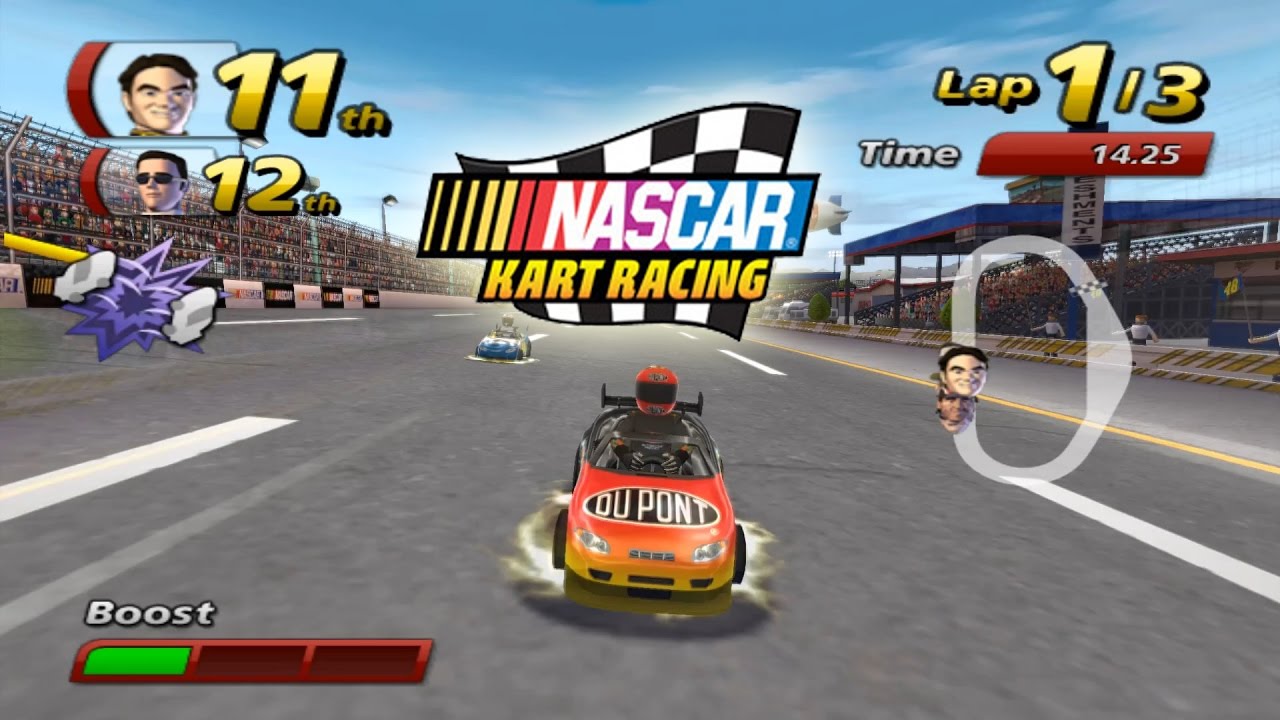Click the driver head markers on the minimap

[960, 388]
